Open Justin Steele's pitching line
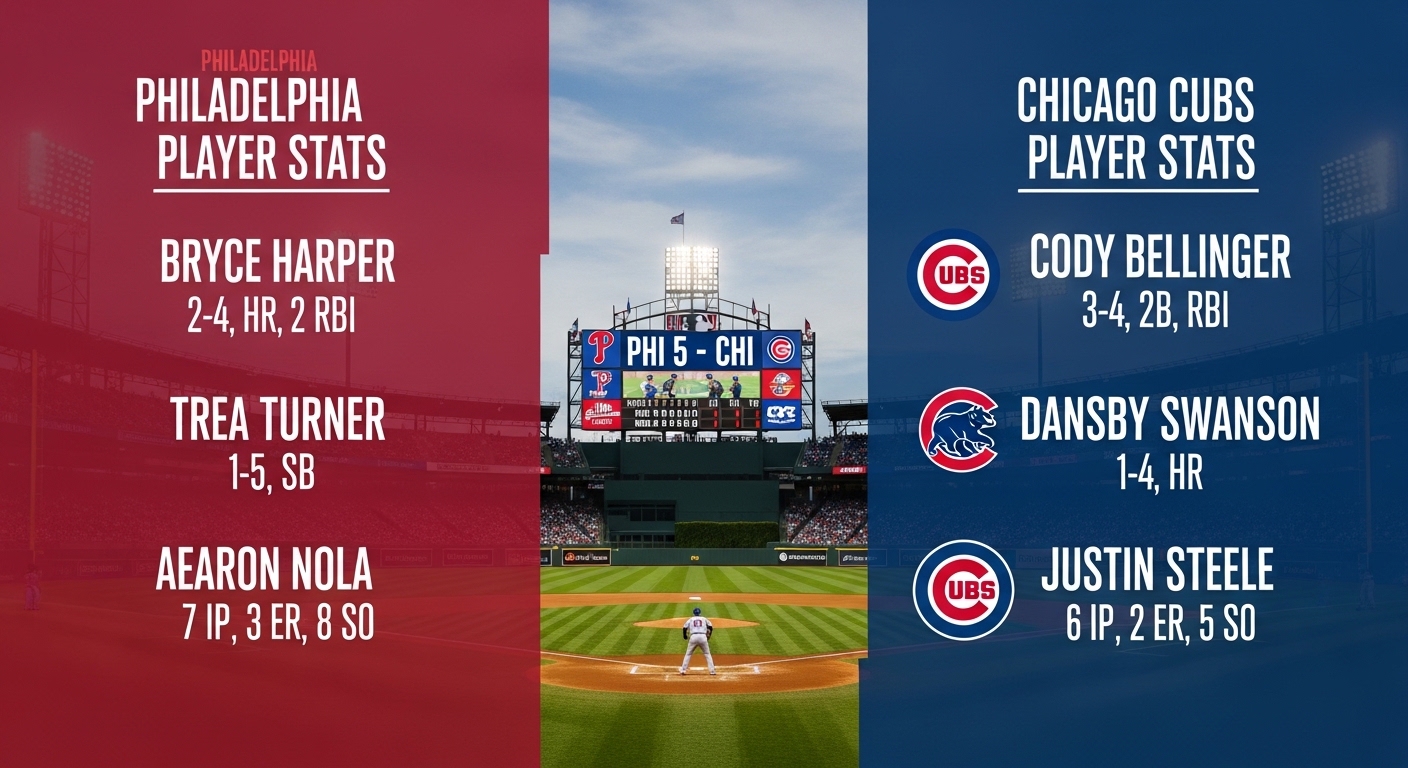The width and height of the screenshot is (1408, 768). [x=1157, y=623]
